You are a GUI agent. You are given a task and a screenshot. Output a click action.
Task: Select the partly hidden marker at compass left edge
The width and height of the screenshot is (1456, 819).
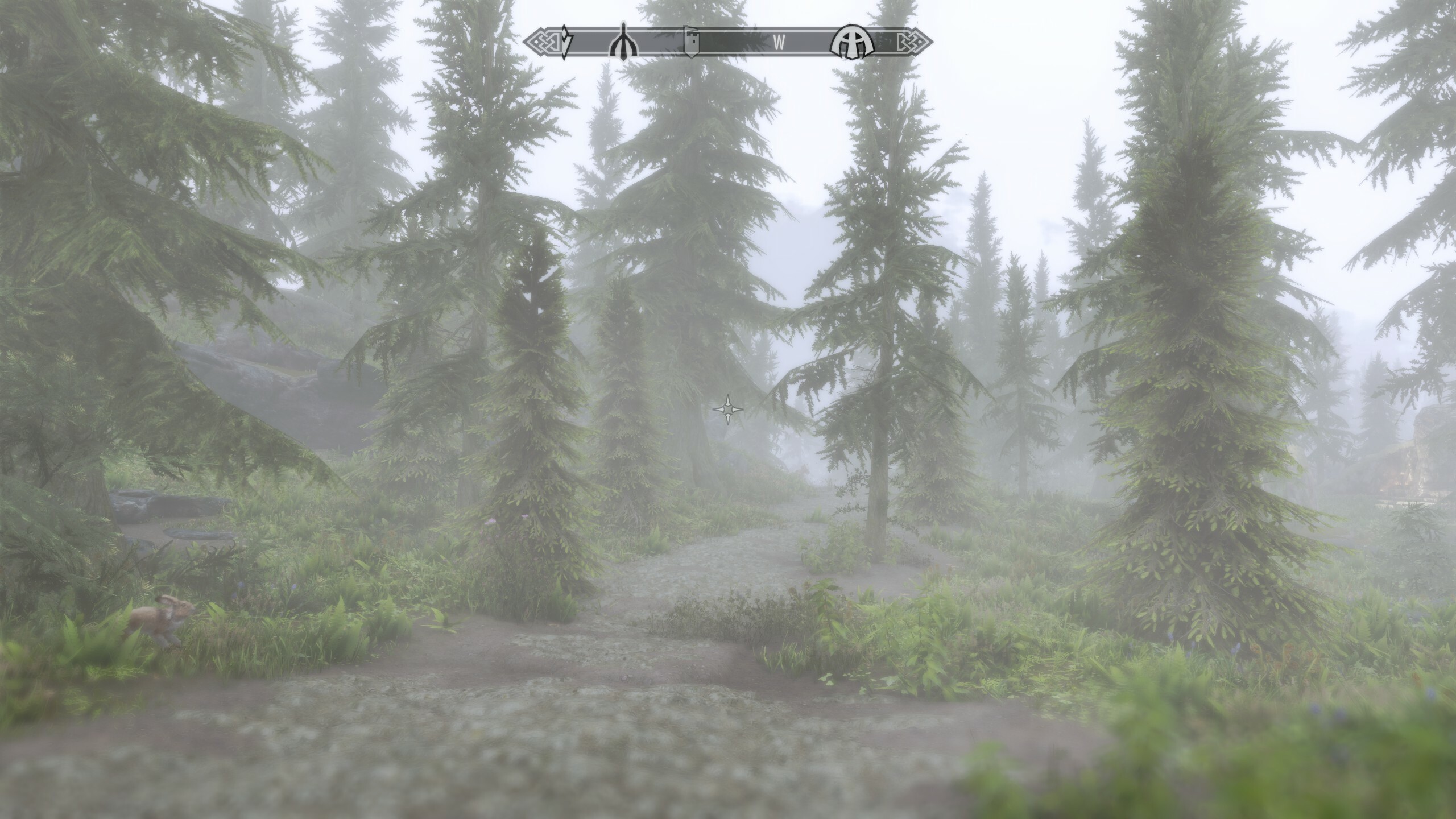point(566,42)
